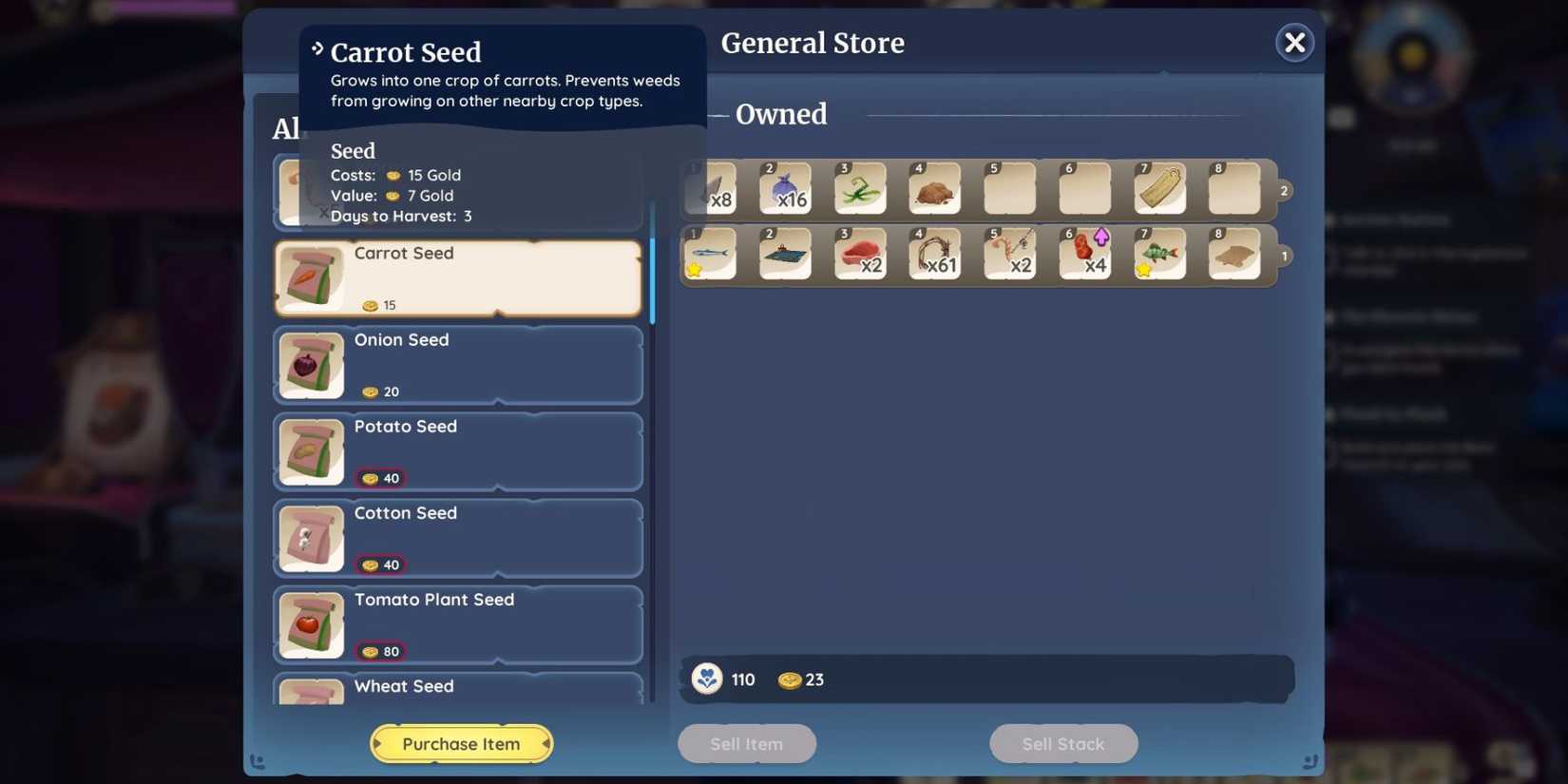Select the wooden tag in the upper inventory row
1568x784 pixels.
[1160, 188]
